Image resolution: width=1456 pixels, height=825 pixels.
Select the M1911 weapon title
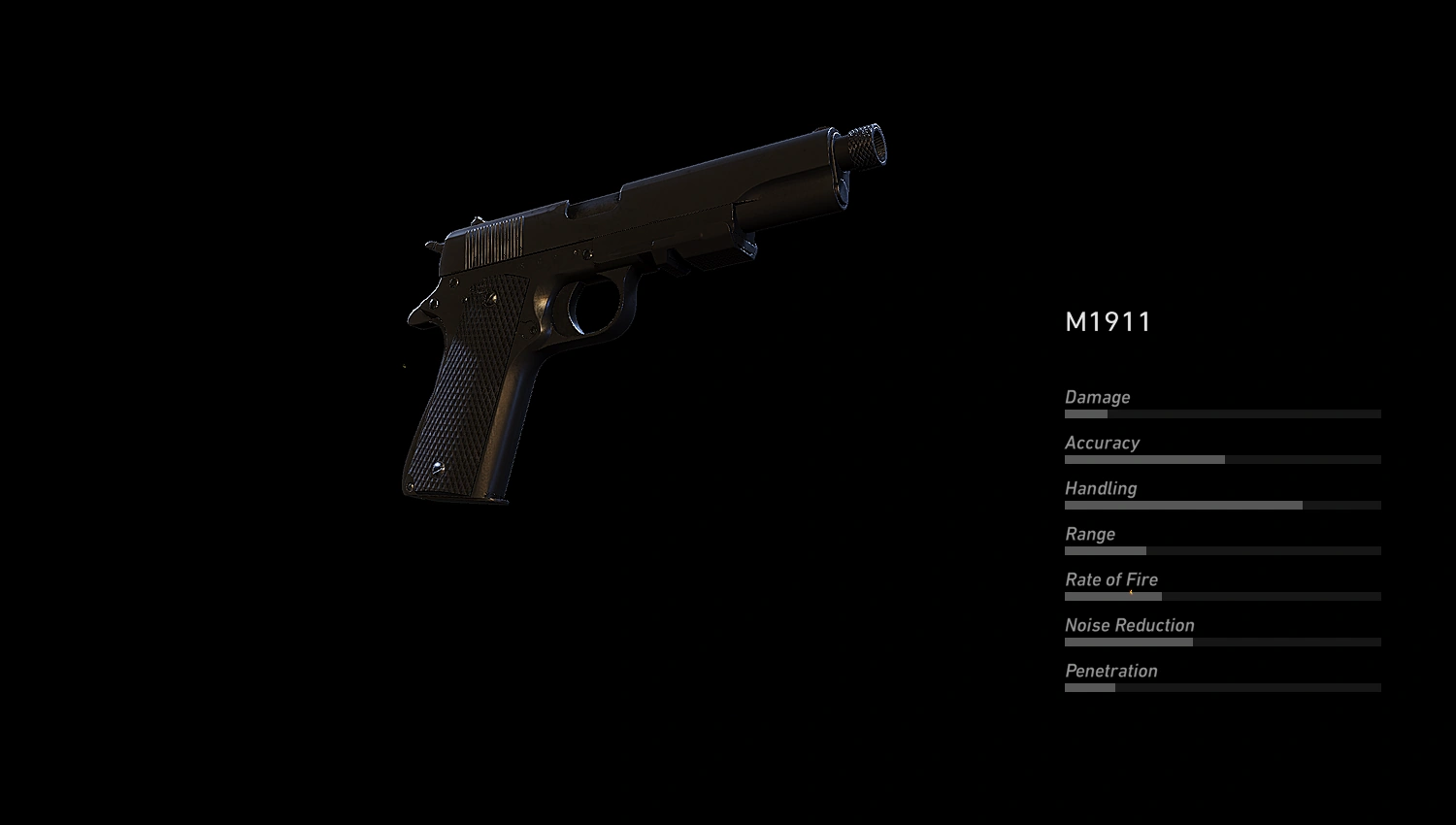point(1107,323)
